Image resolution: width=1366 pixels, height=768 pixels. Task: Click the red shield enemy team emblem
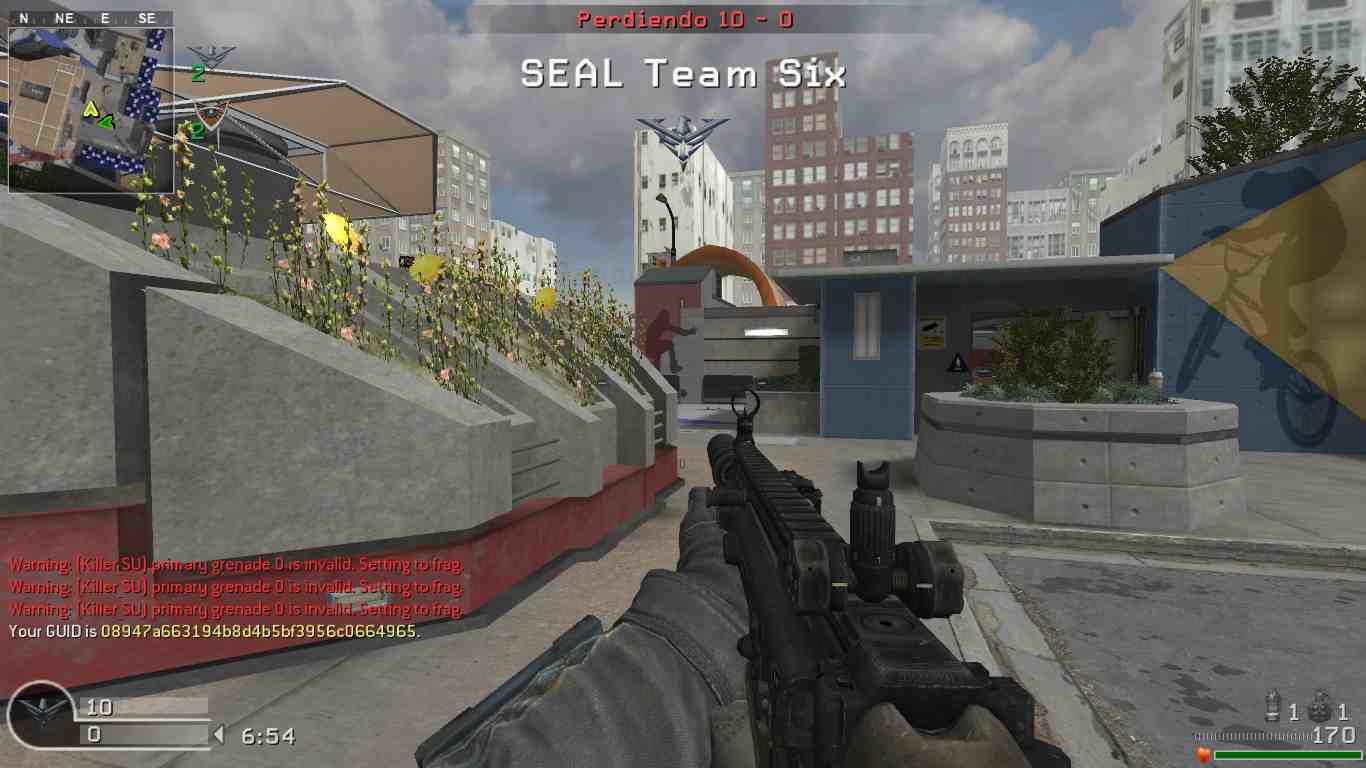click(209, 115)
